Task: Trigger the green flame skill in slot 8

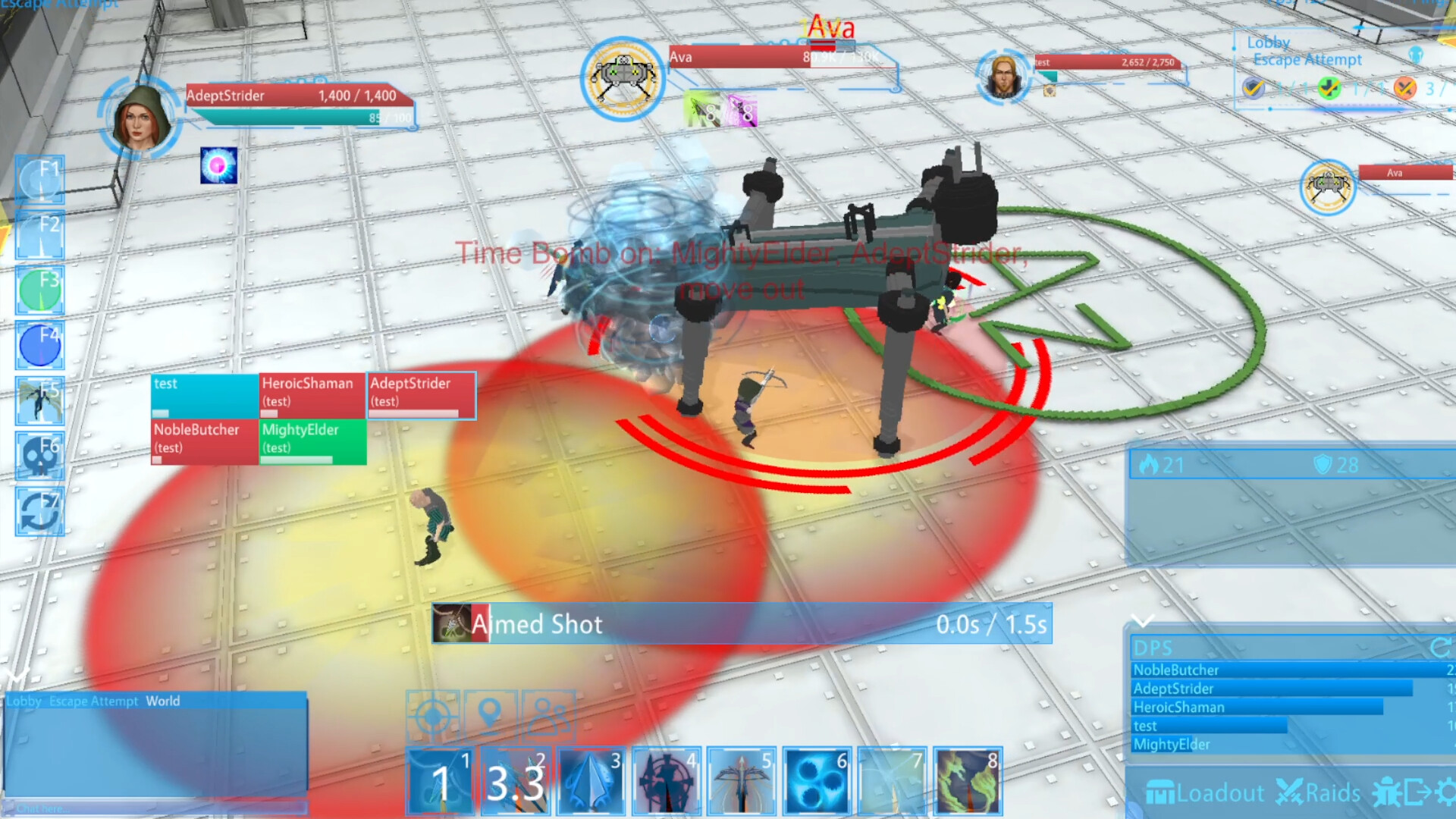Action: [968, 781]
